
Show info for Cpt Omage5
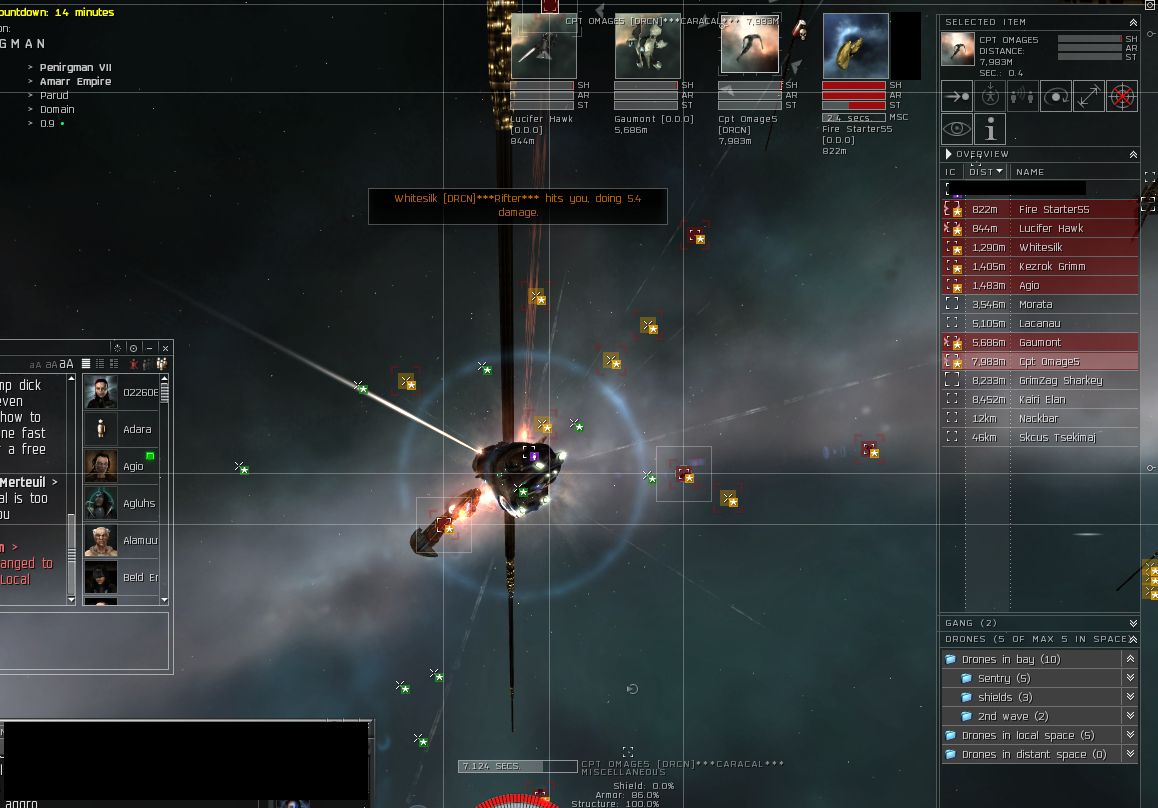(x=990, y=129)
